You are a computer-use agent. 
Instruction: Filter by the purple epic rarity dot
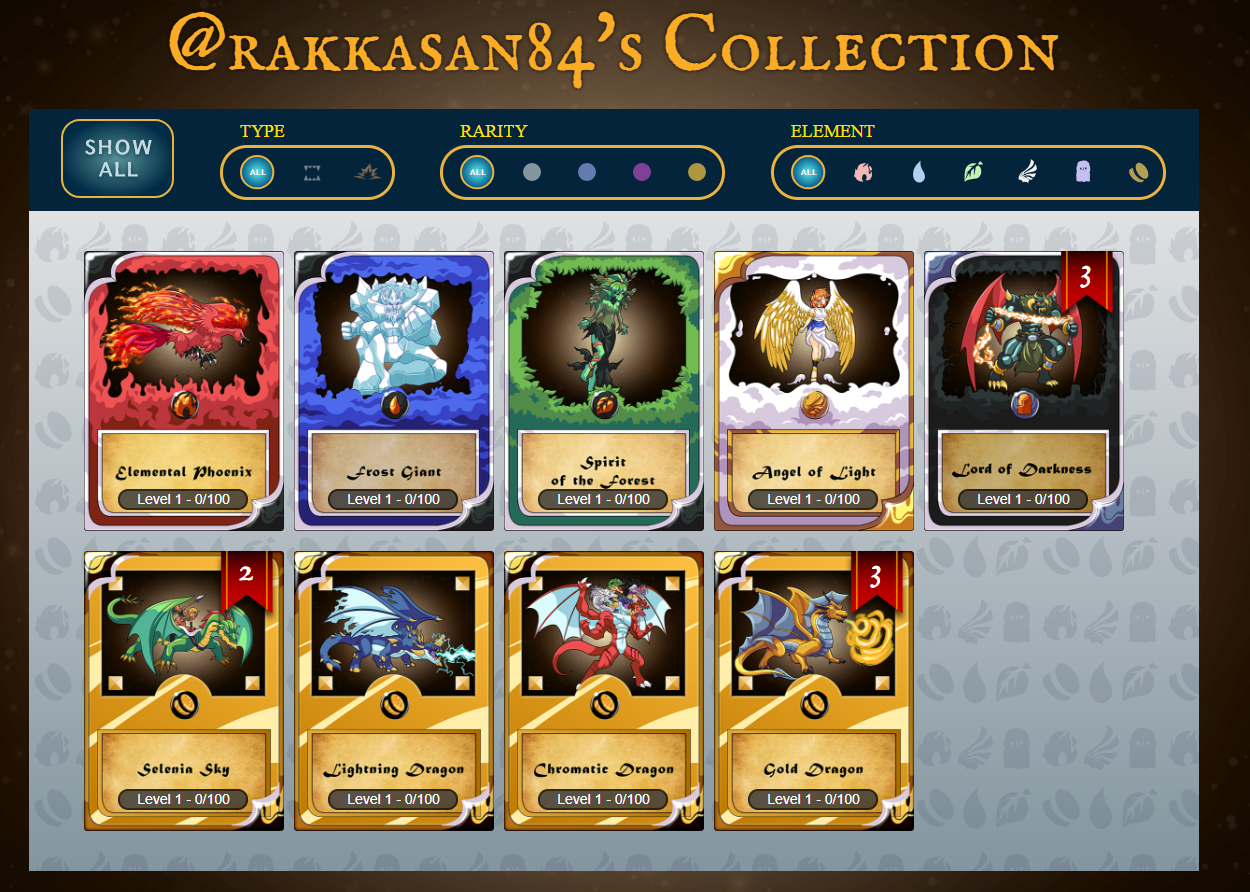tap(642, 173)
